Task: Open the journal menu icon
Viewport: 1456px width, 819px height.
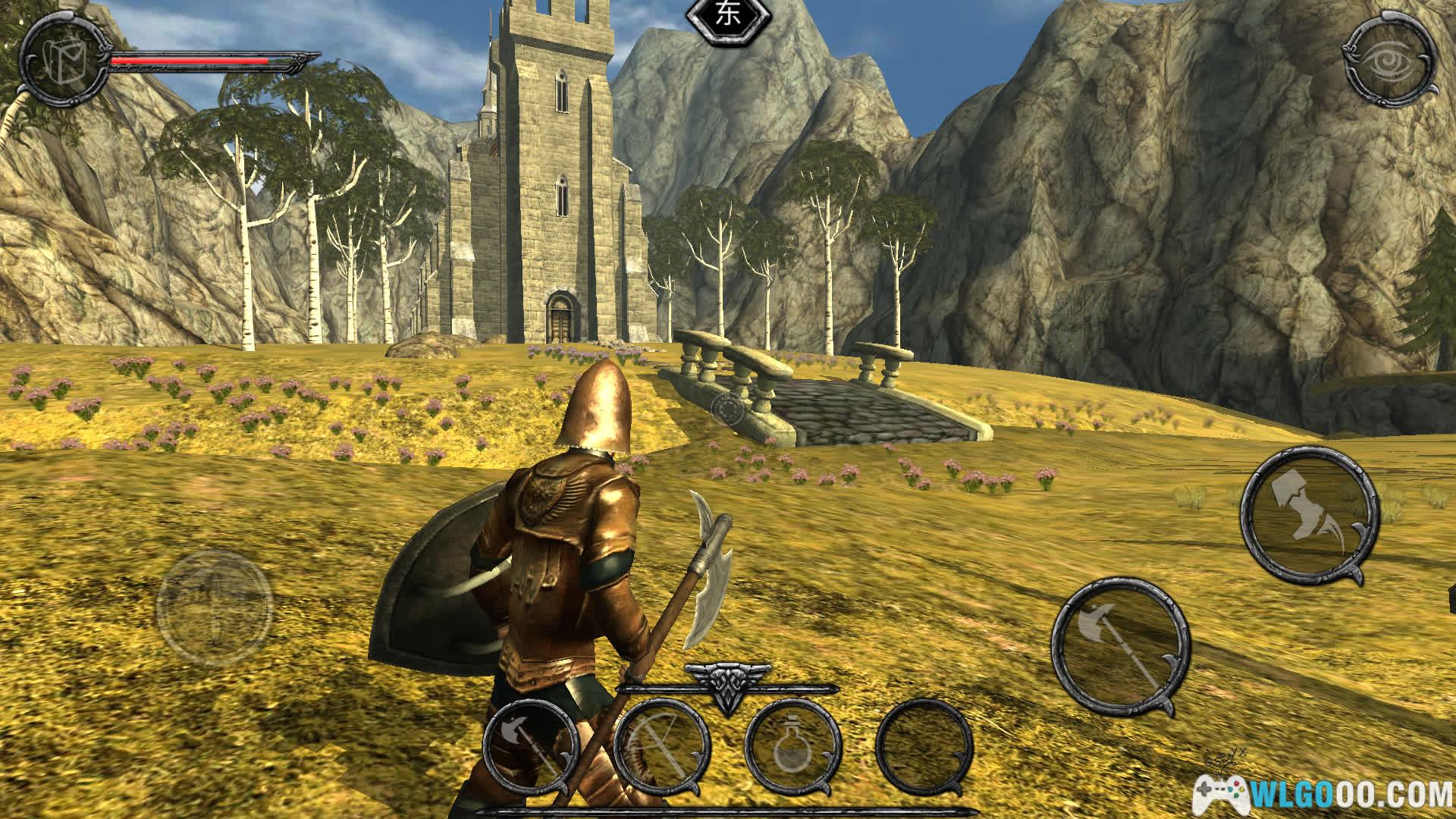Action: (x=64, y=61)
